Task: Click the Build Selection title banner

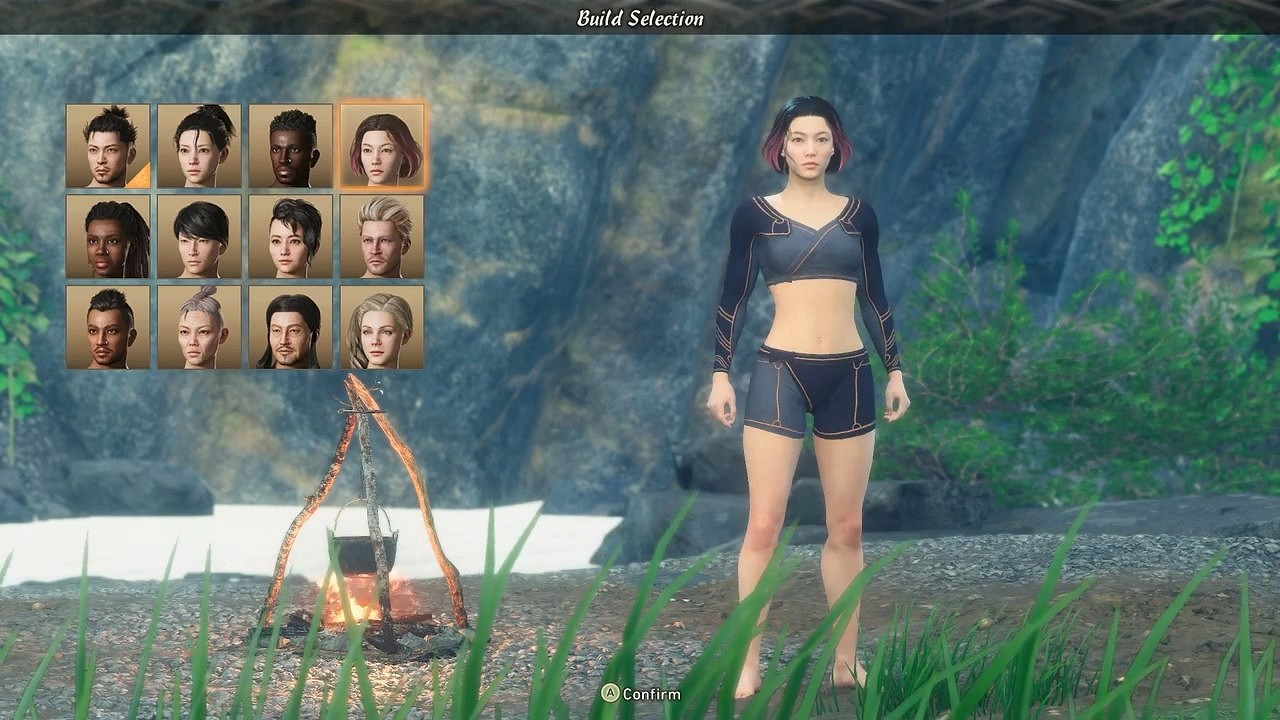Action: pos(640,16)
